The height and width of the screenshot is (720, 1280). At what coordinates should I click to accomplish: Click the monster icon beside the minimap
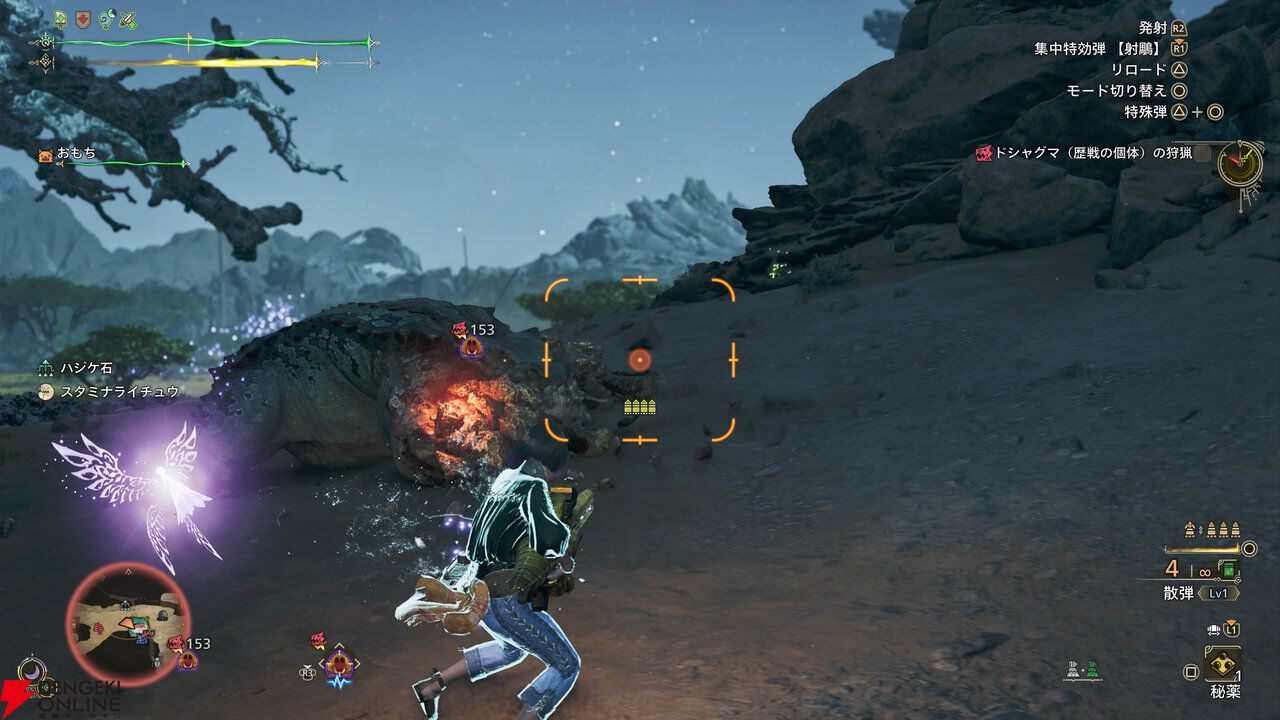coord(186,657)
